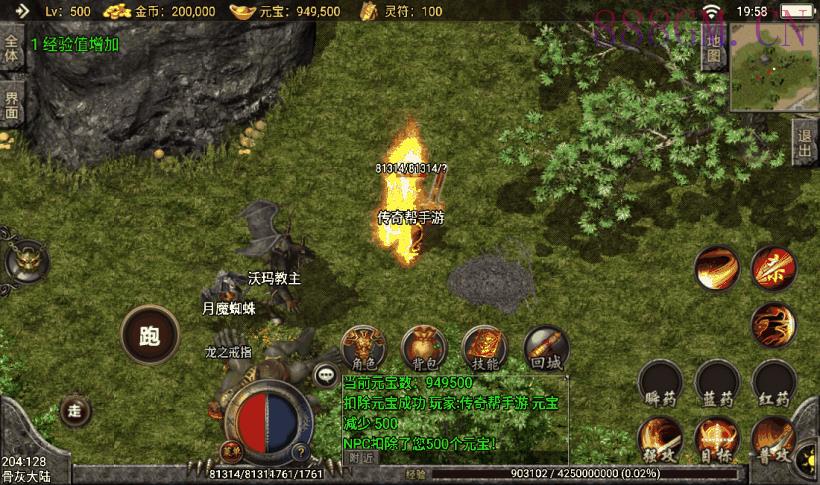Select the 红药 health potion slot

point(774,385)
